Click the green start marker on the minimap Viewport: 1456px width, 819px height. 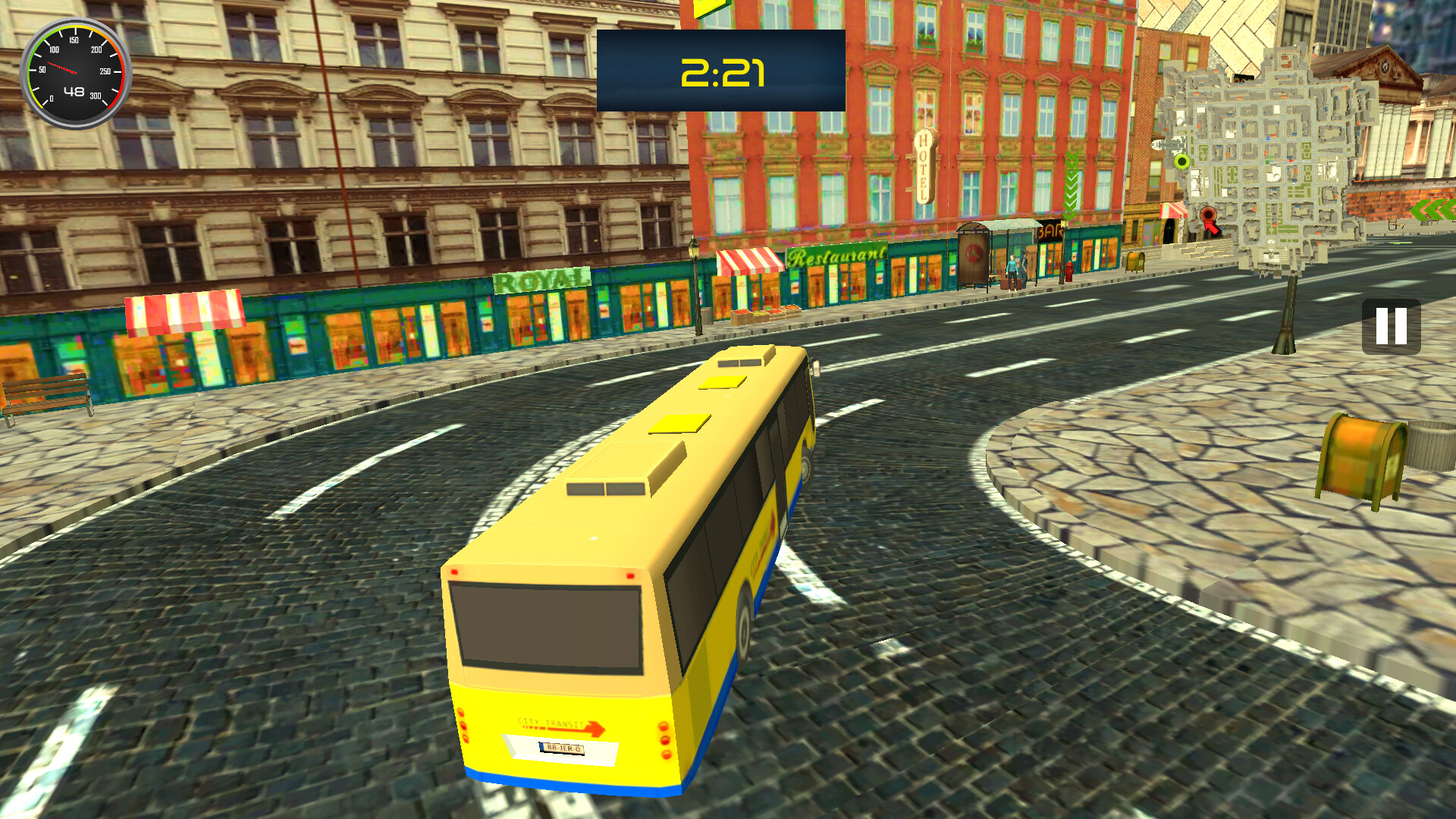pos(1181,162)
